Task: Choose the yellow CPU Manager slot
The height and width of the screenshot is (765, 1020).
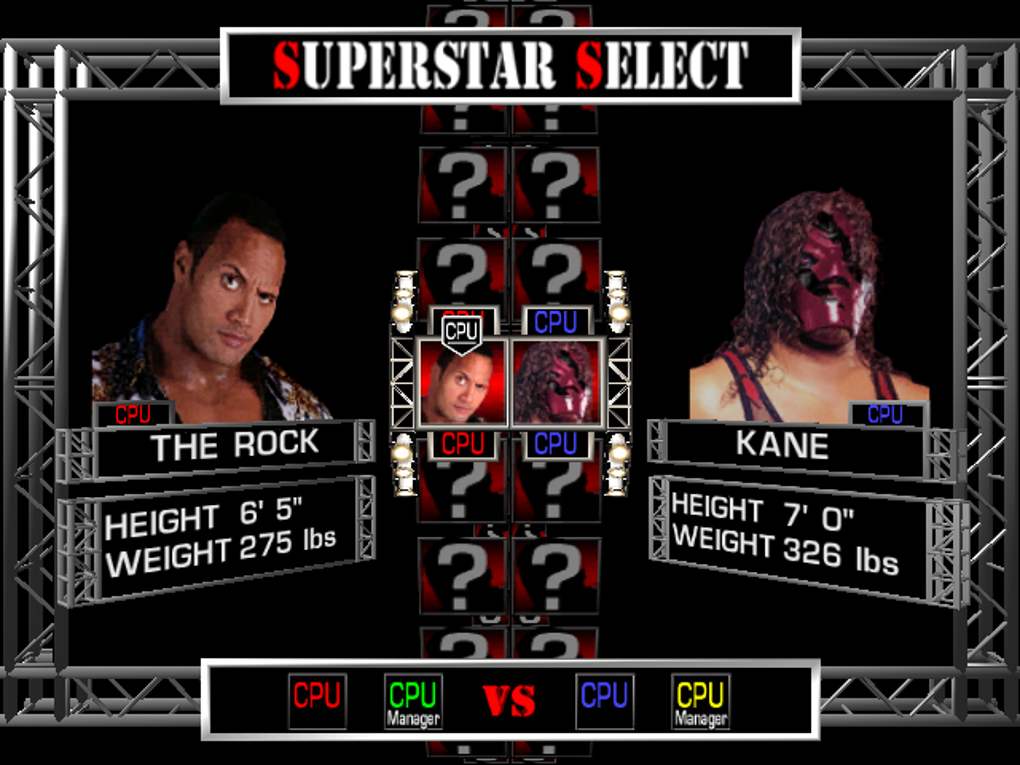Action: coord(700,701)
